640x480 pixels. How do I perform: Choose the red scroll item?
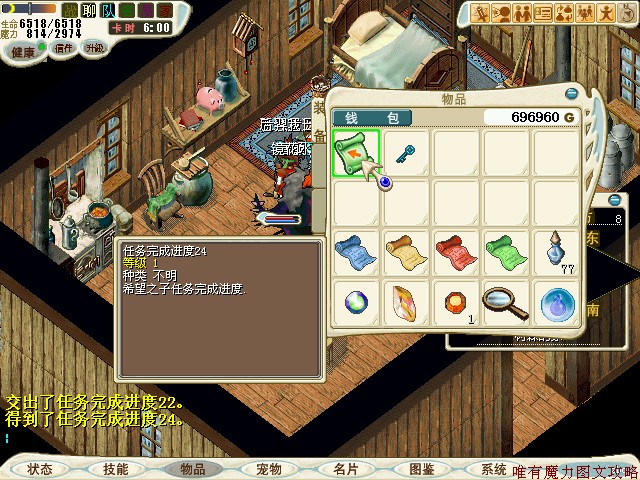[x=456, y=250]
